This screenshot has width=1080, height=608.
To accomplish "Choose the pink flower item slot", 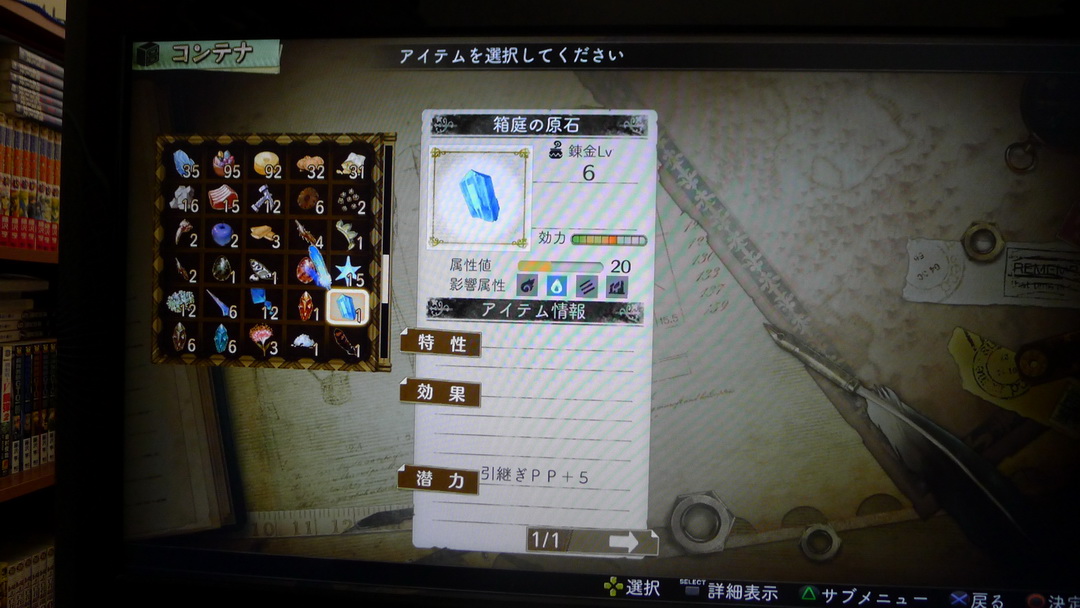I will [x=263, y=340].
